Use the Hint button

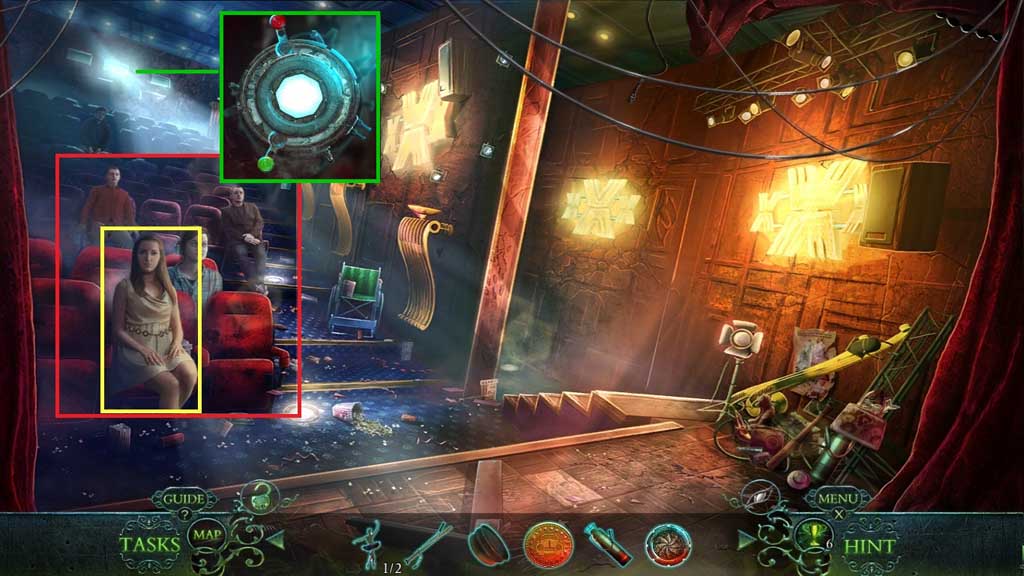pos(870,546)
